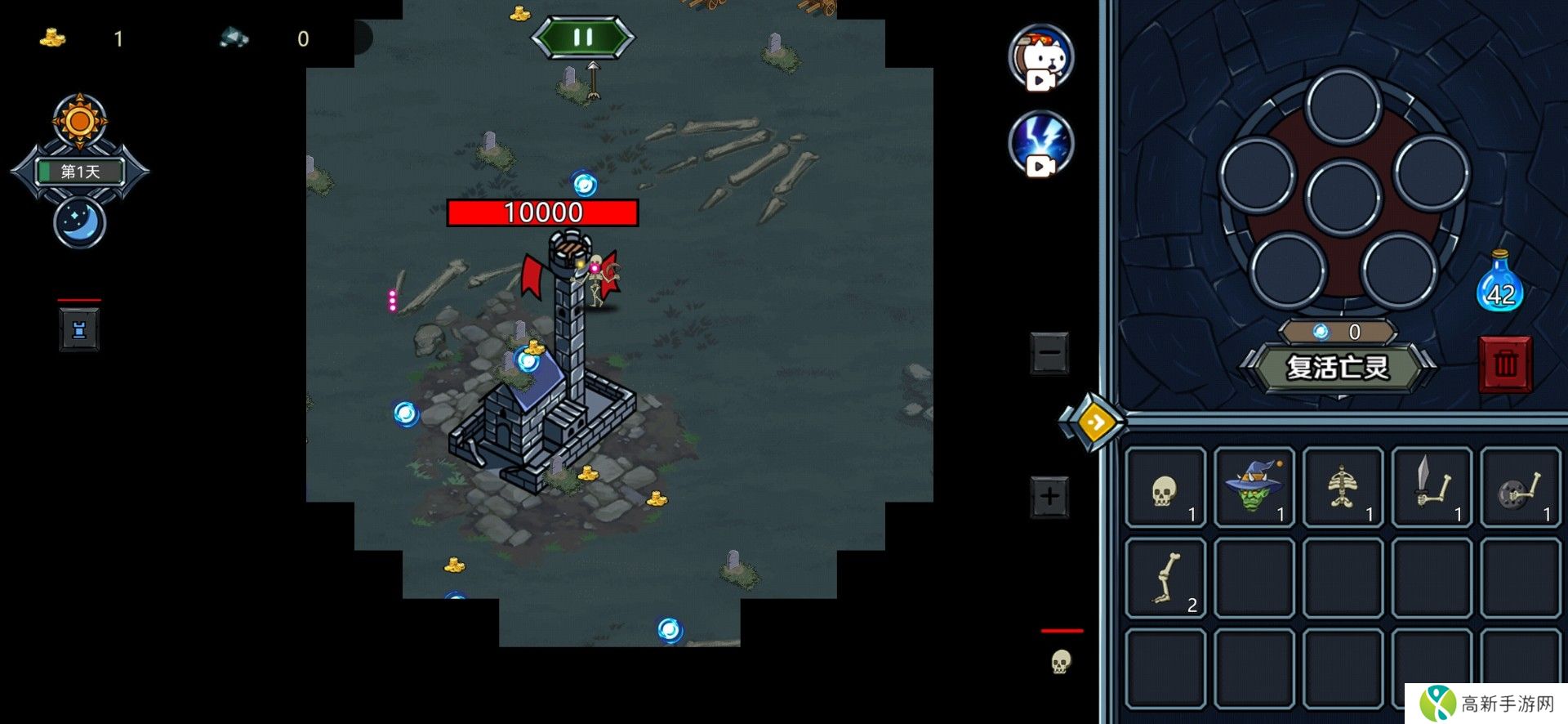Select the goblin wizard head slot
This screenshot has height=724, width=1568.
click(x=1254, y=489)
